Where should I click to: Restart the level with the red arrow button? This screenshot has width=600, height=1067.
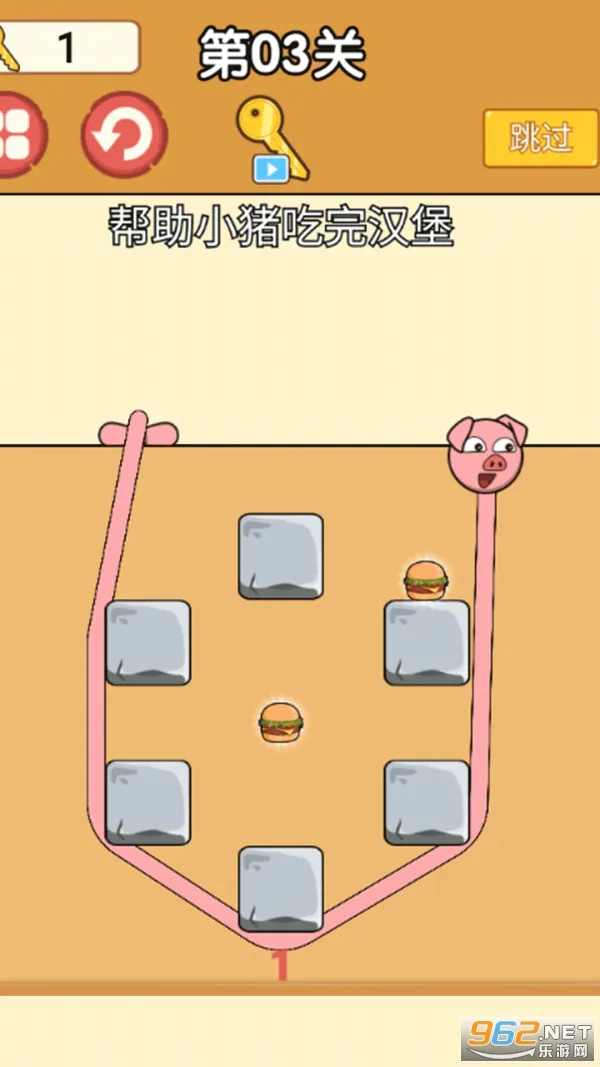coord(124,135)
